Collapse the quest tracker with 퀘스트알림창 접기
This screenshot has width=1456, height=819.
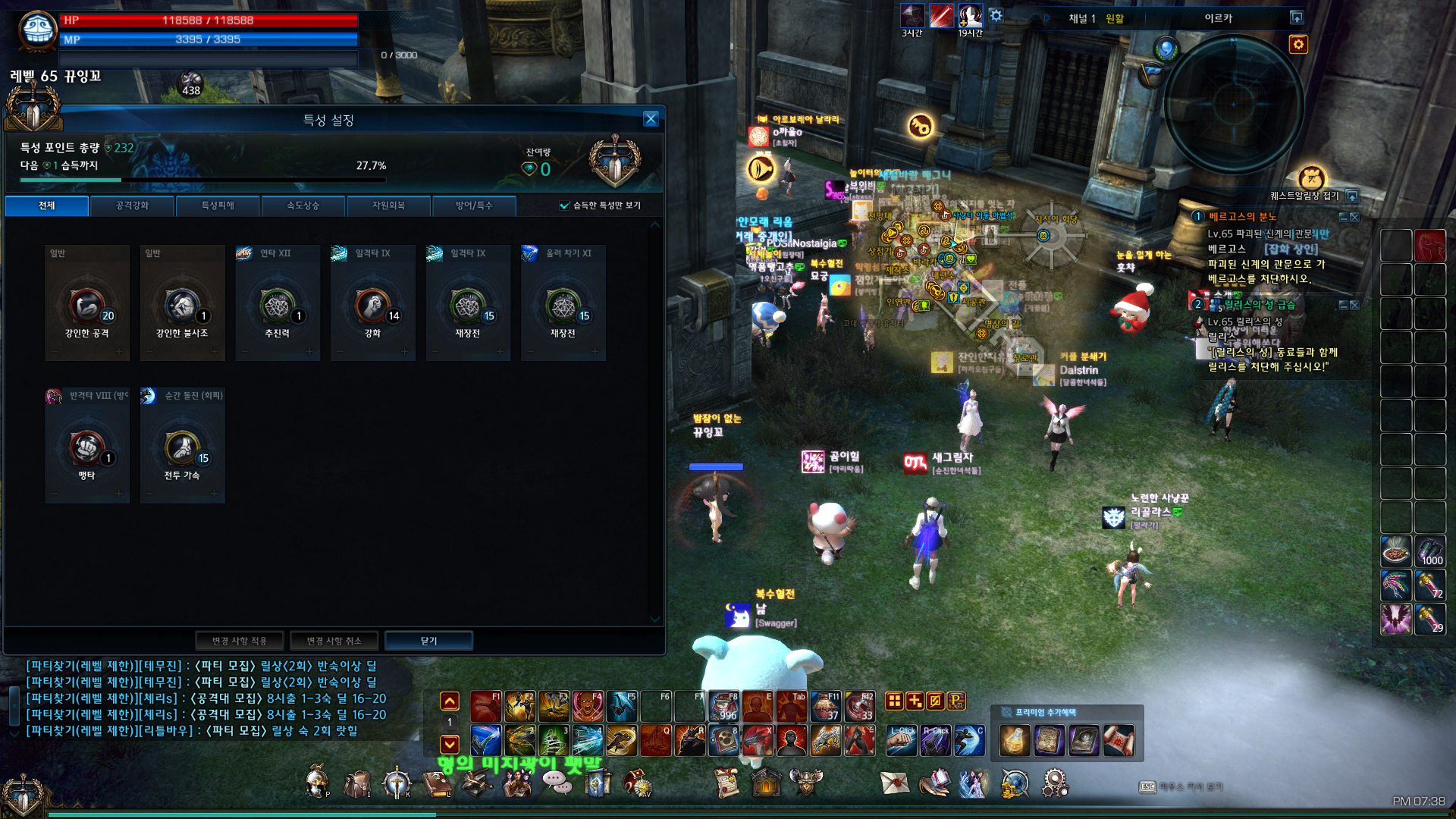1352,196
